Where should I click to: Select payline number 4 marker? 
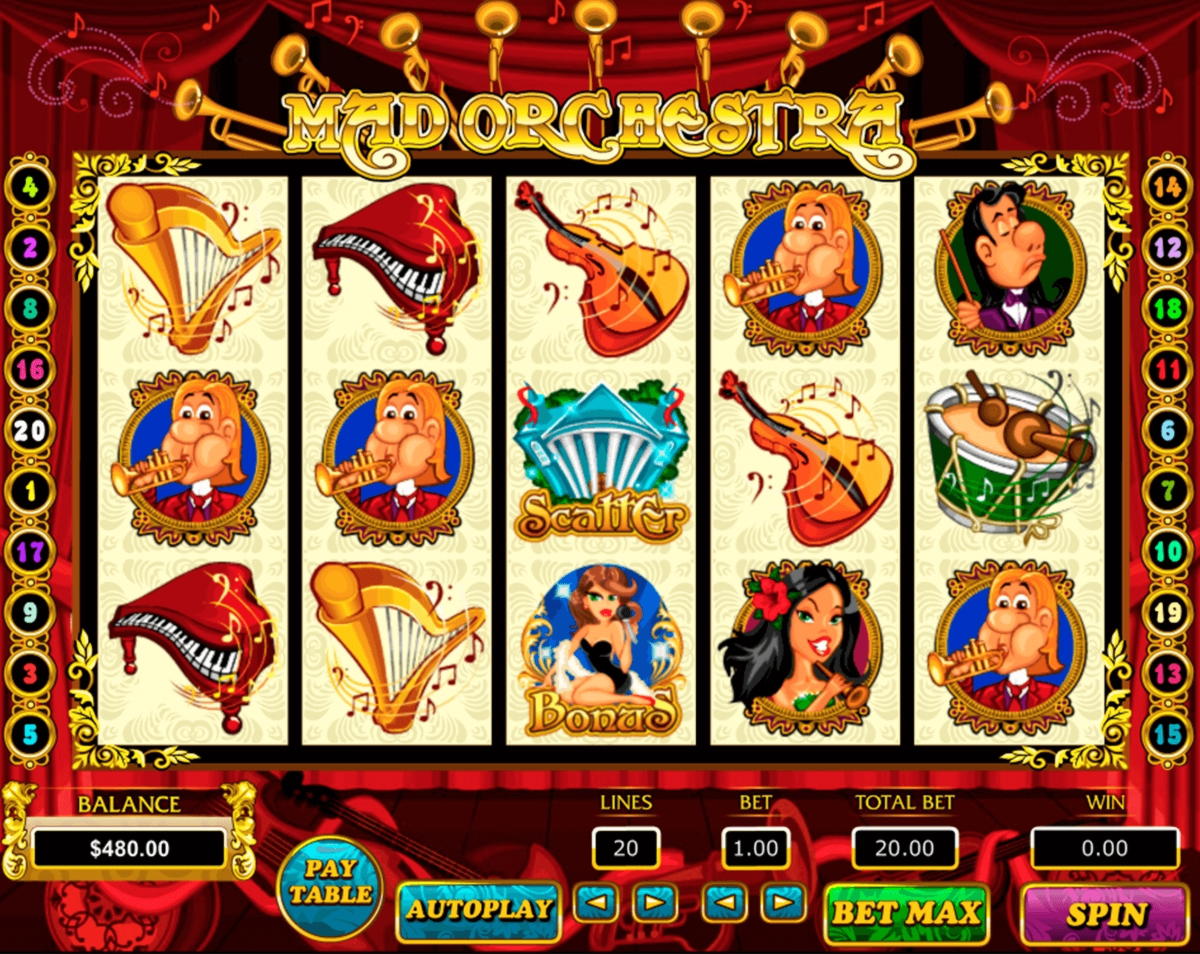click(31, 187)
